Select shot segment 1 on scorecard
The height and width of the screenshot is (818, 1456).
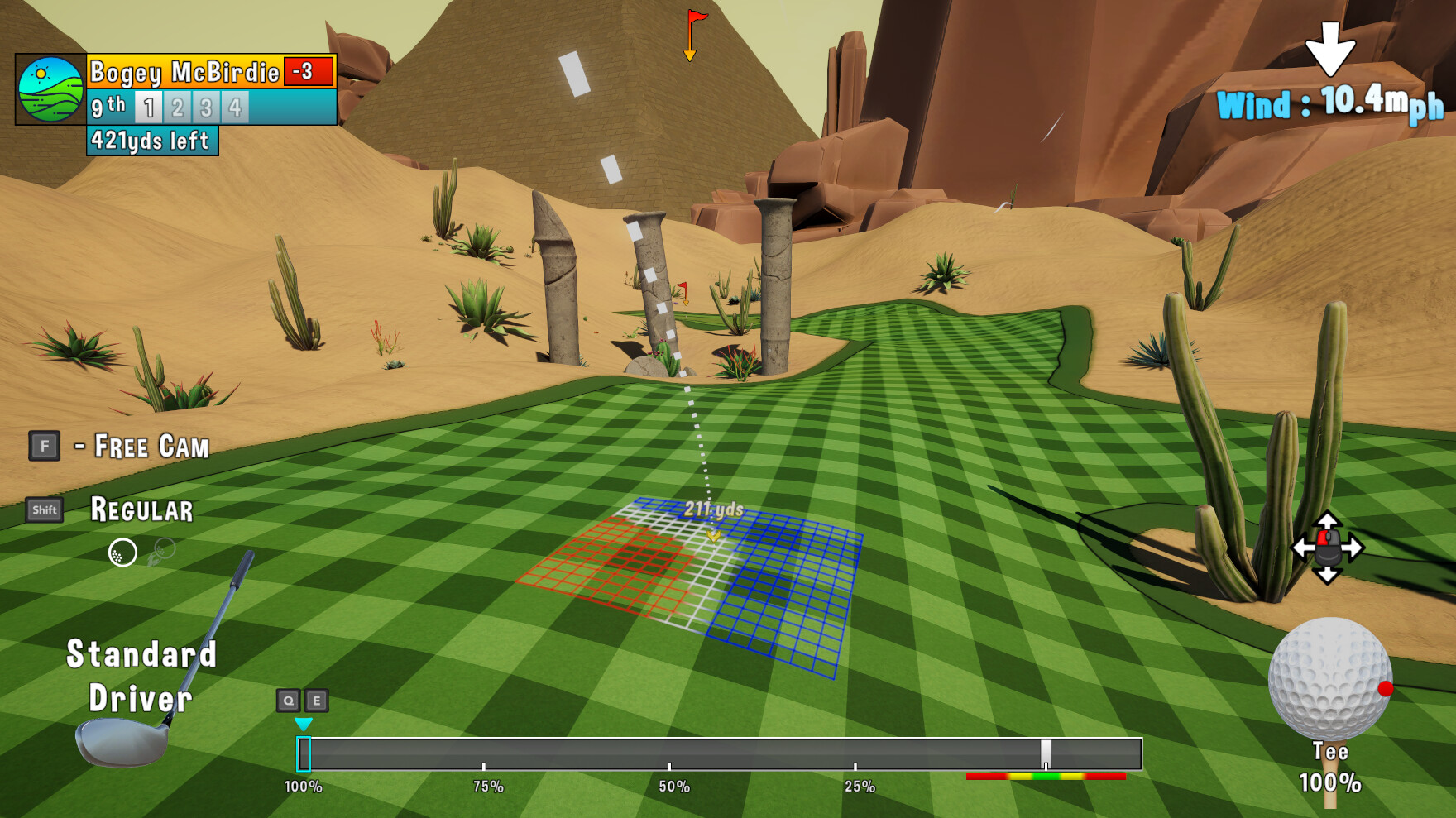(x=149, y=106)
